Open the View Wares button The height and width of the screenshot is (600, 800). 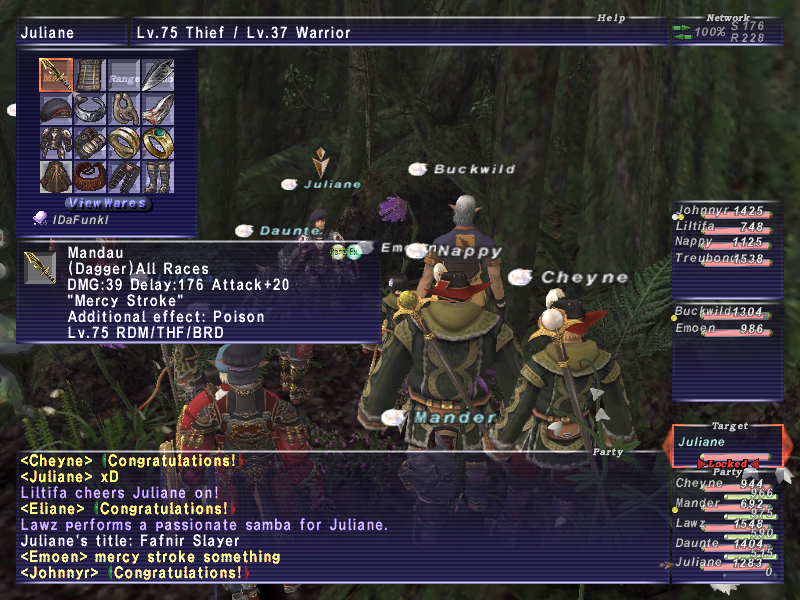coord(106,203)
